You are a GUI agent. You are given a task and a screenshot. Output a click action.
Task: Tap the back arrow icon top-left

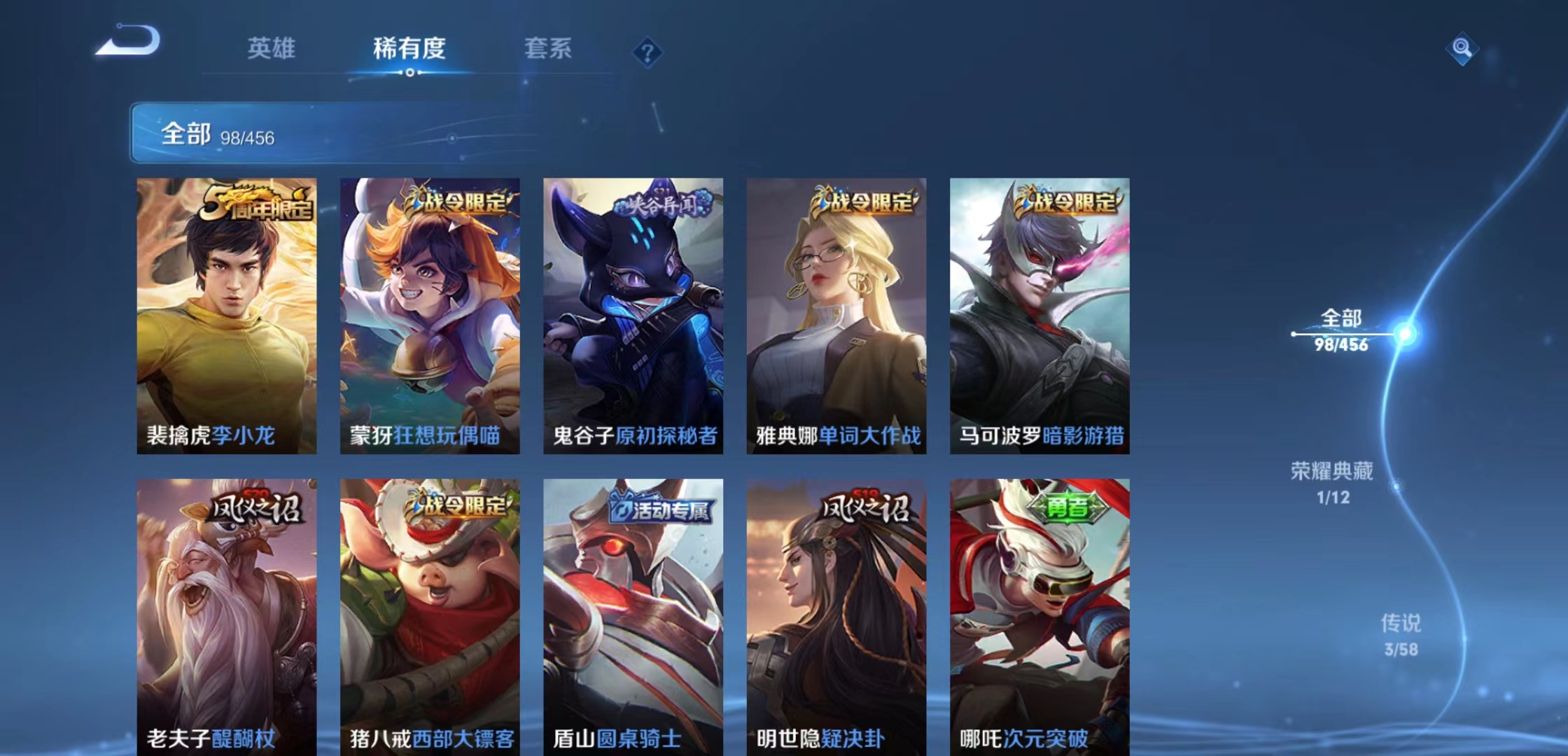coord(129,43)
